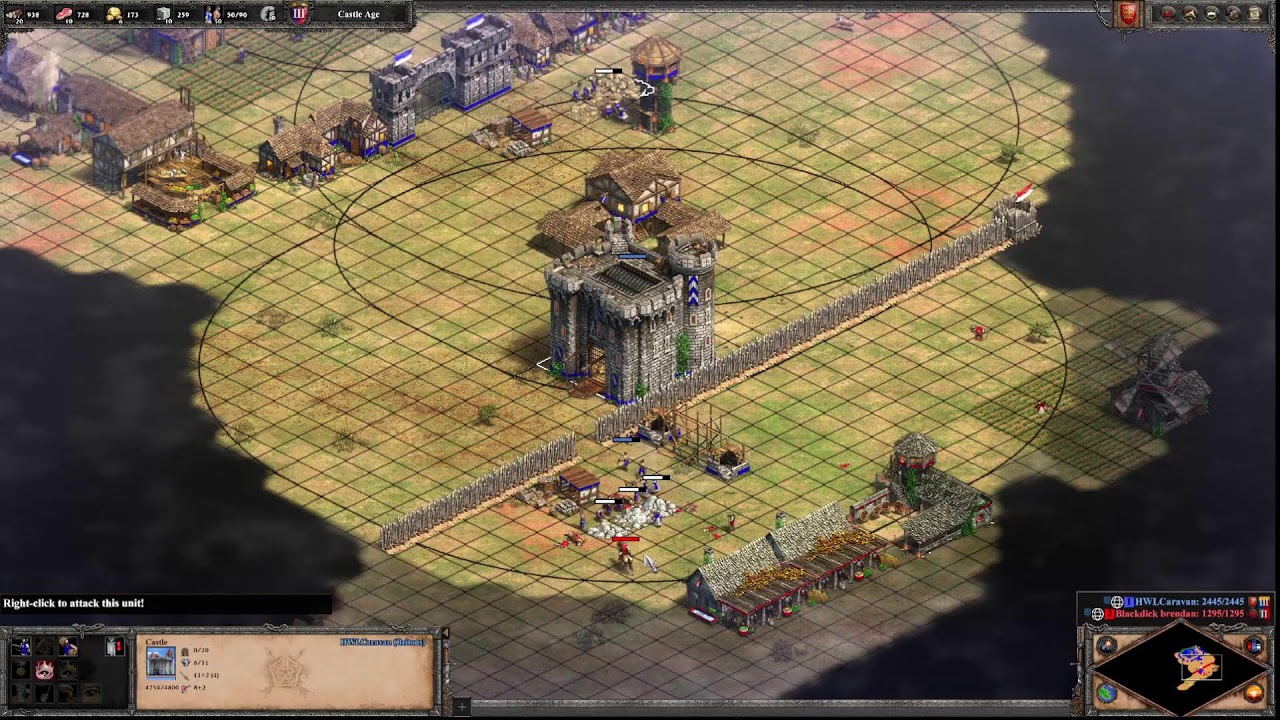Viewport: 1280px width, 720px height.
Task: Select the red crown icon in the command panel
Action: tap(44, 669)
